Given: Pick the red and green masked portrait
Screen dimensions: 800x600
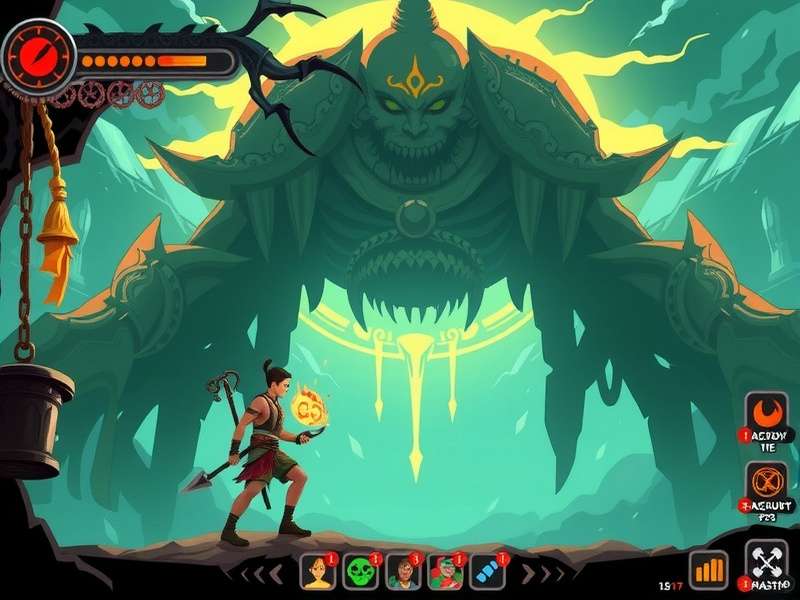Looking at the screenshot, I should pos(445,571).
